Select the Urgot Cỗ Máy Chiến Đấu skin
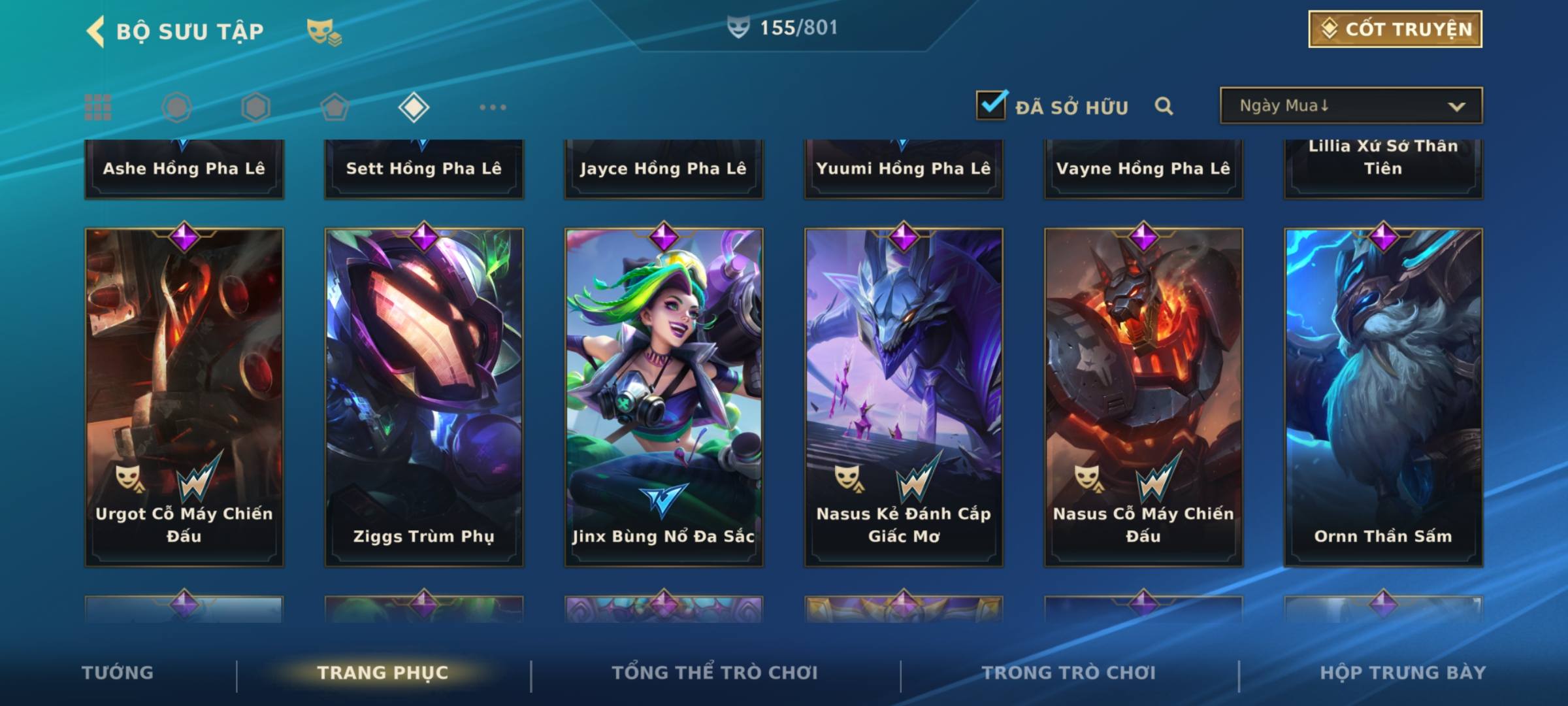1568x706 pixels. [x=184, y=396]
